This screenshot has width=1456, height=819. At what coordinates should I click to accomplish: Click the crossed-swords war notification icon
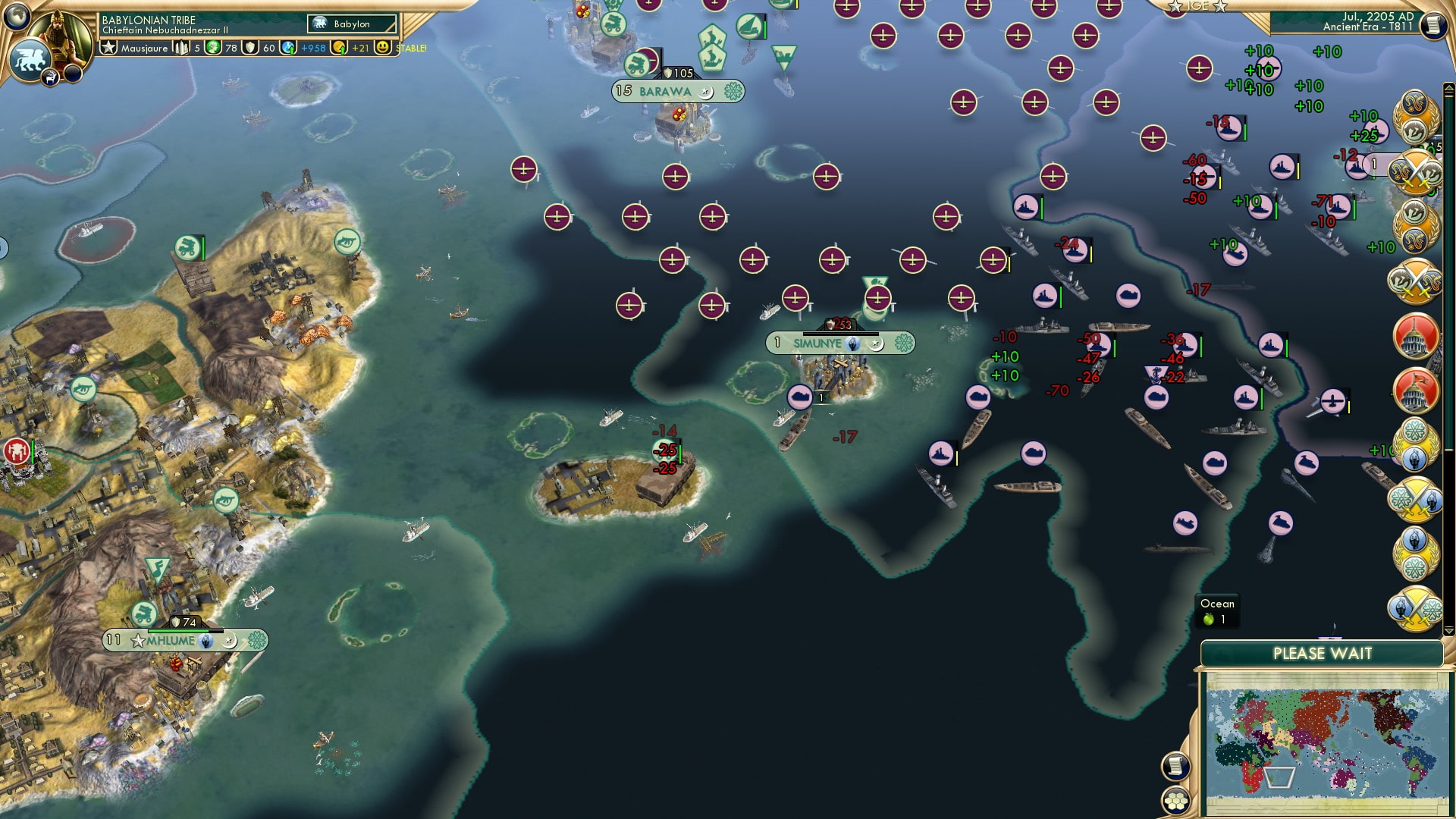(1418, 171)
